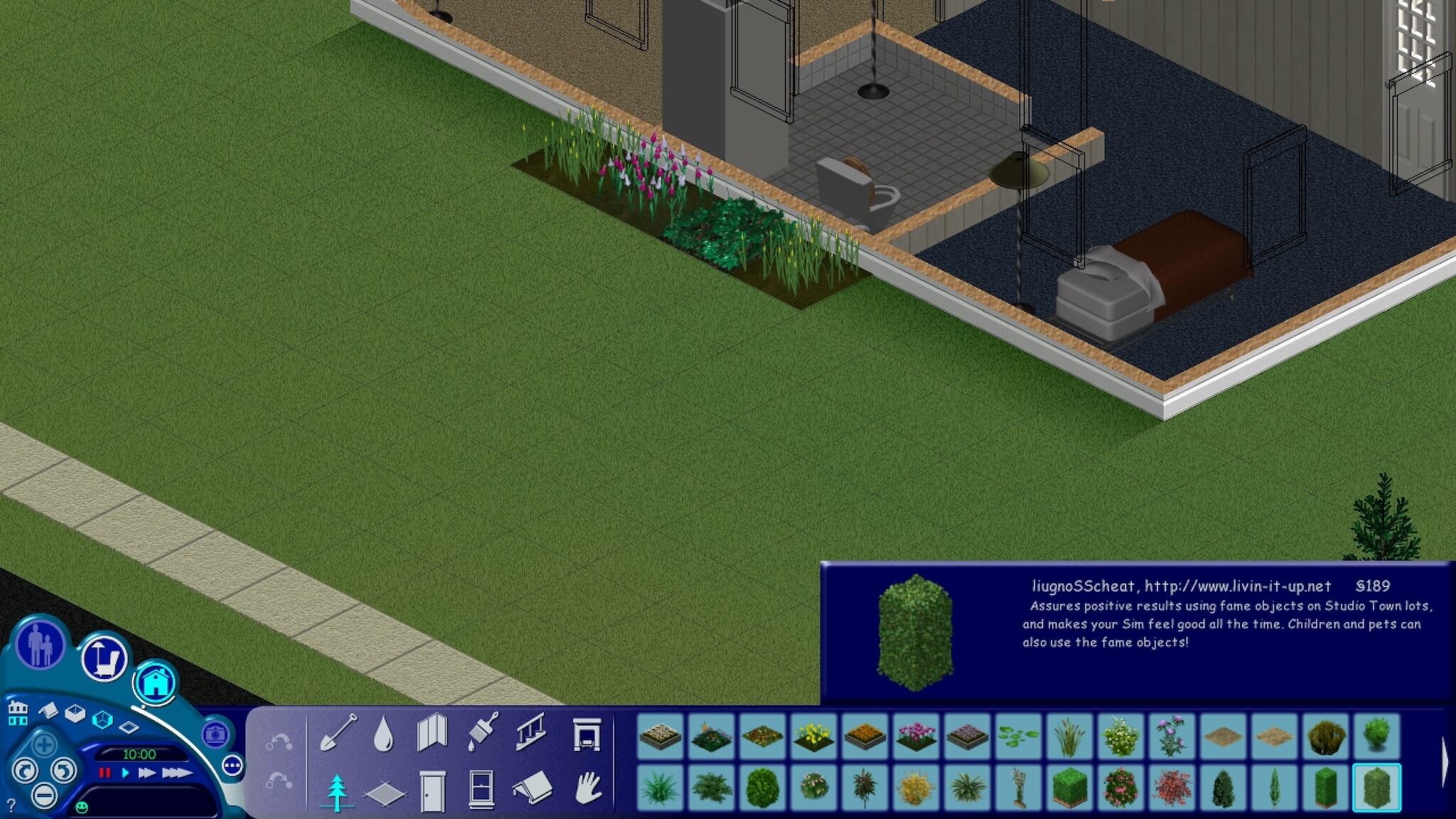Select the hand tool
This screenshot has height=819, width=1456.
coord(589,791)
